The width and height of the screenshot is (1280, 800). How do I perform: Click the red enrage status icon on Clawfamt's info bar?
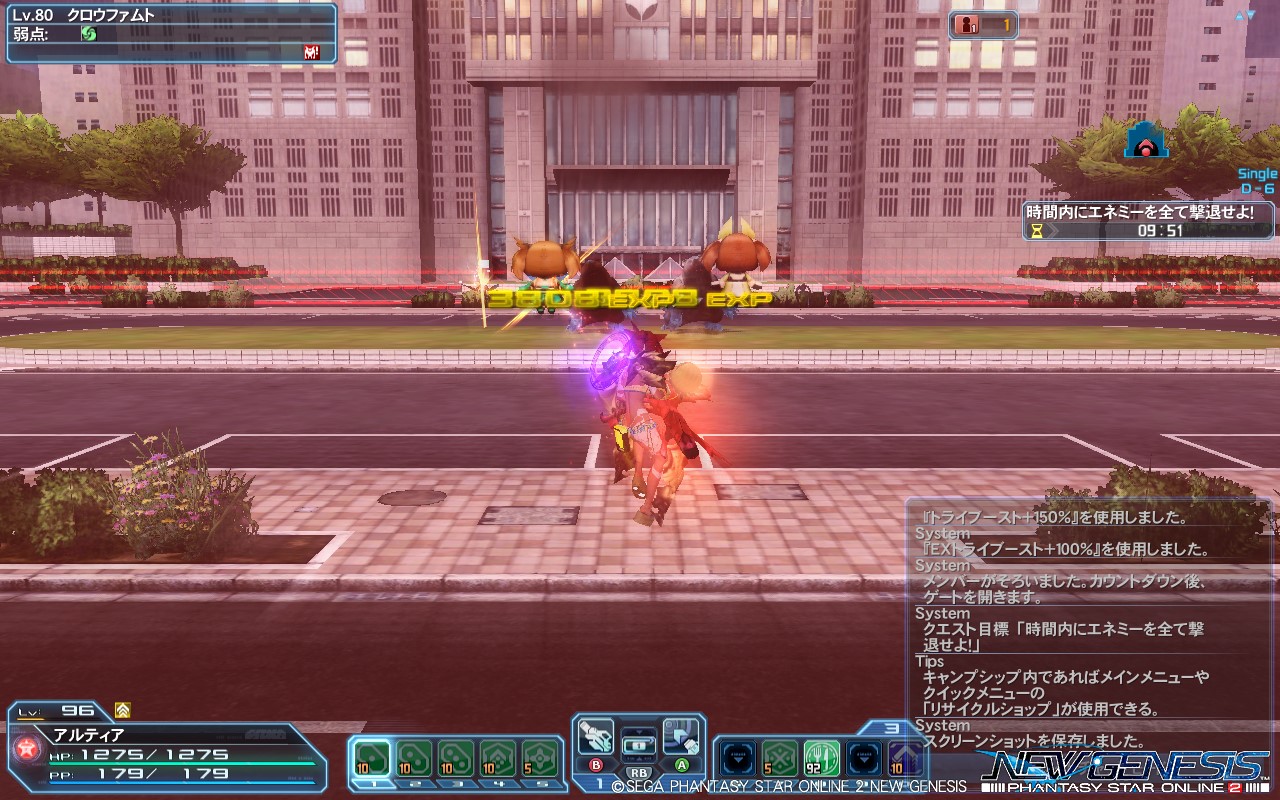[310, 51]
